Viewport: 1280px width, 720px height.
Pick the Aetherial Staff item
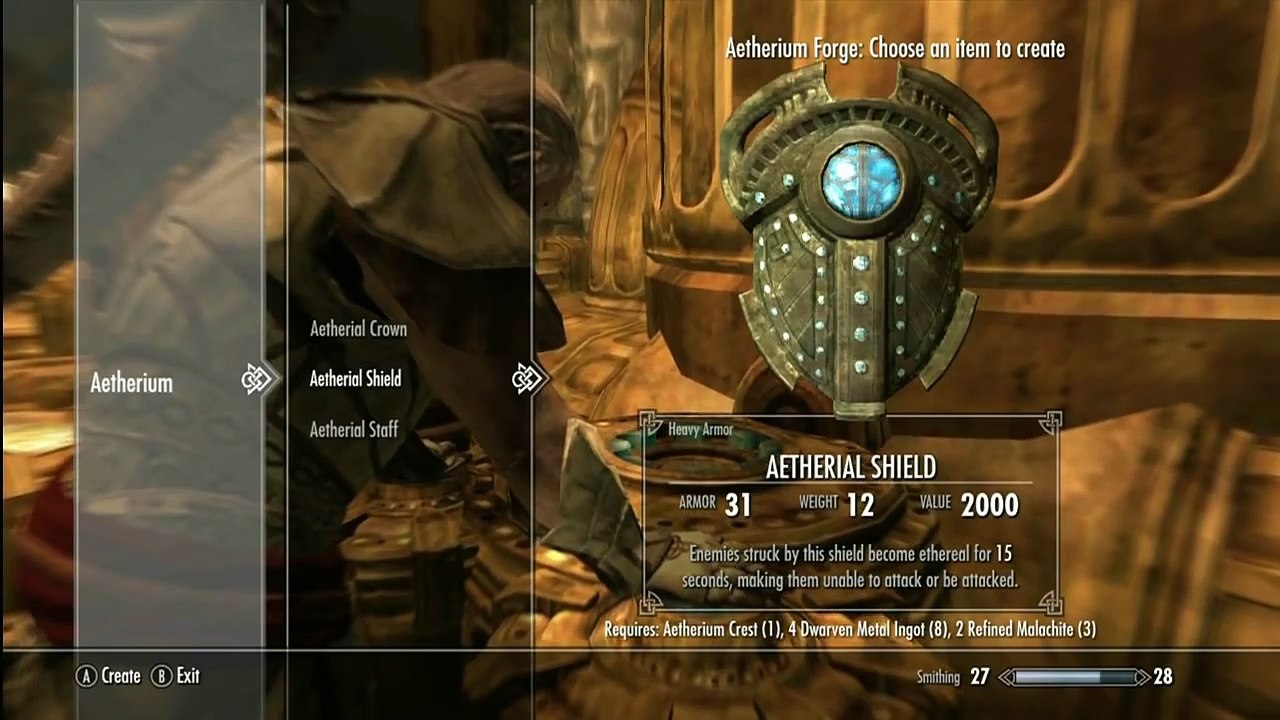354,430
